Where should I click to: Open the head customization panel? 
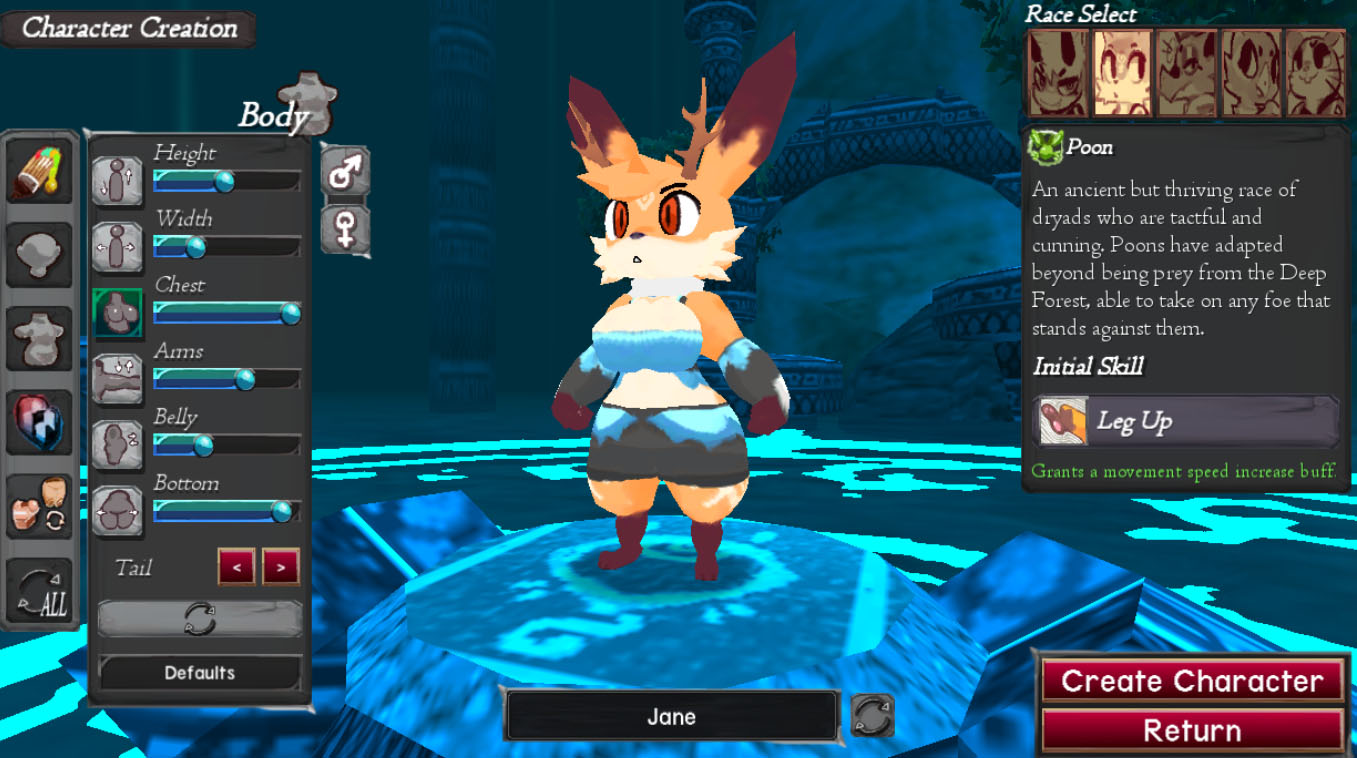pos(39,253)
